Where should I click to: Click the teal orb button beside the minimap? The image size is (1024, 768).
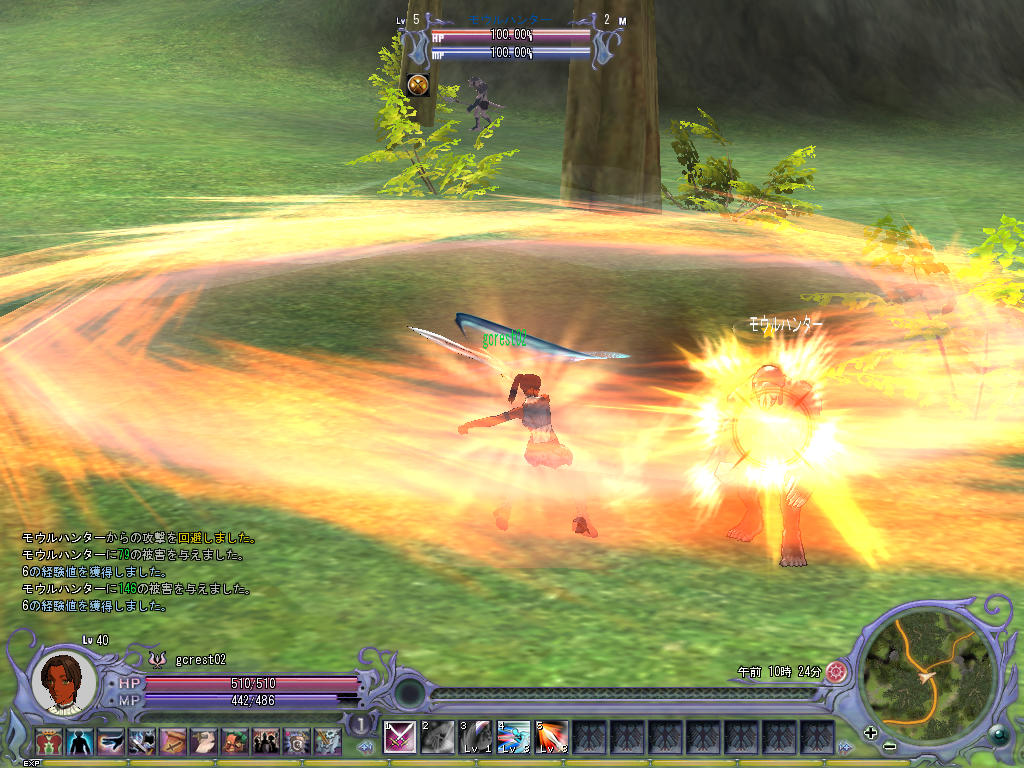(x=997, y=734)
